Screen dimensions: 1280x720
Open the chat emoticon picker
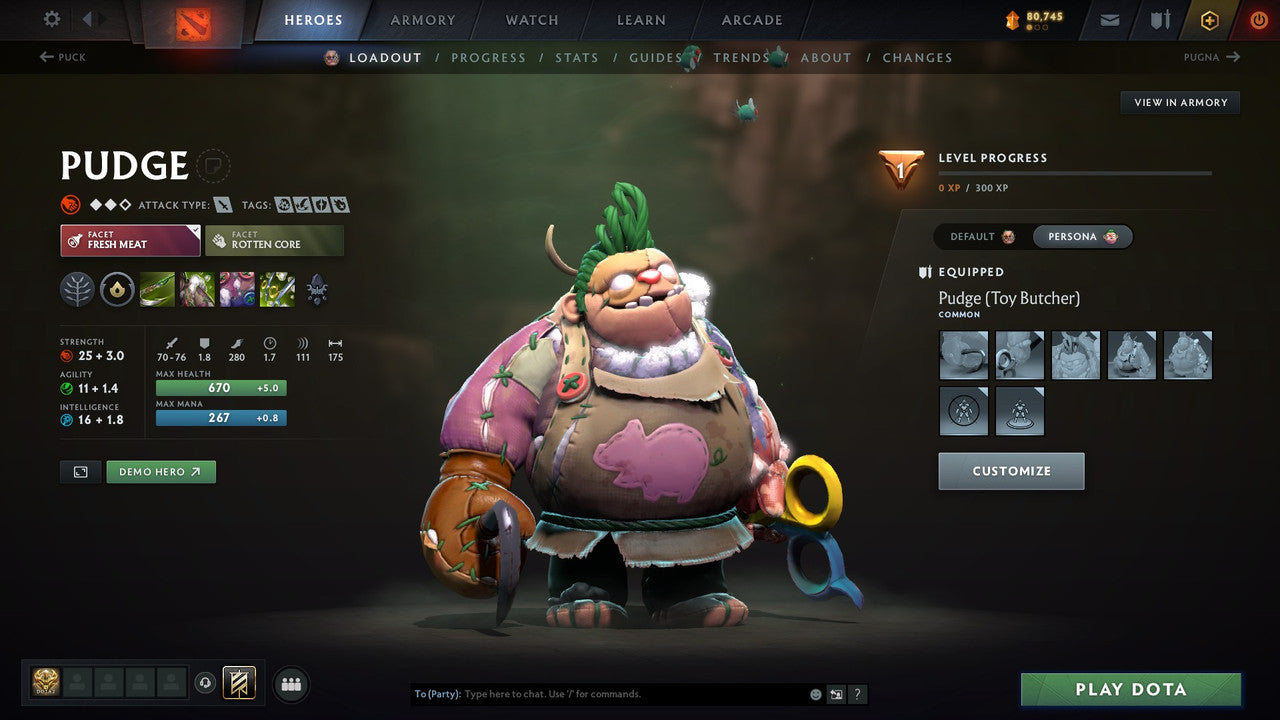pos(815,694)
